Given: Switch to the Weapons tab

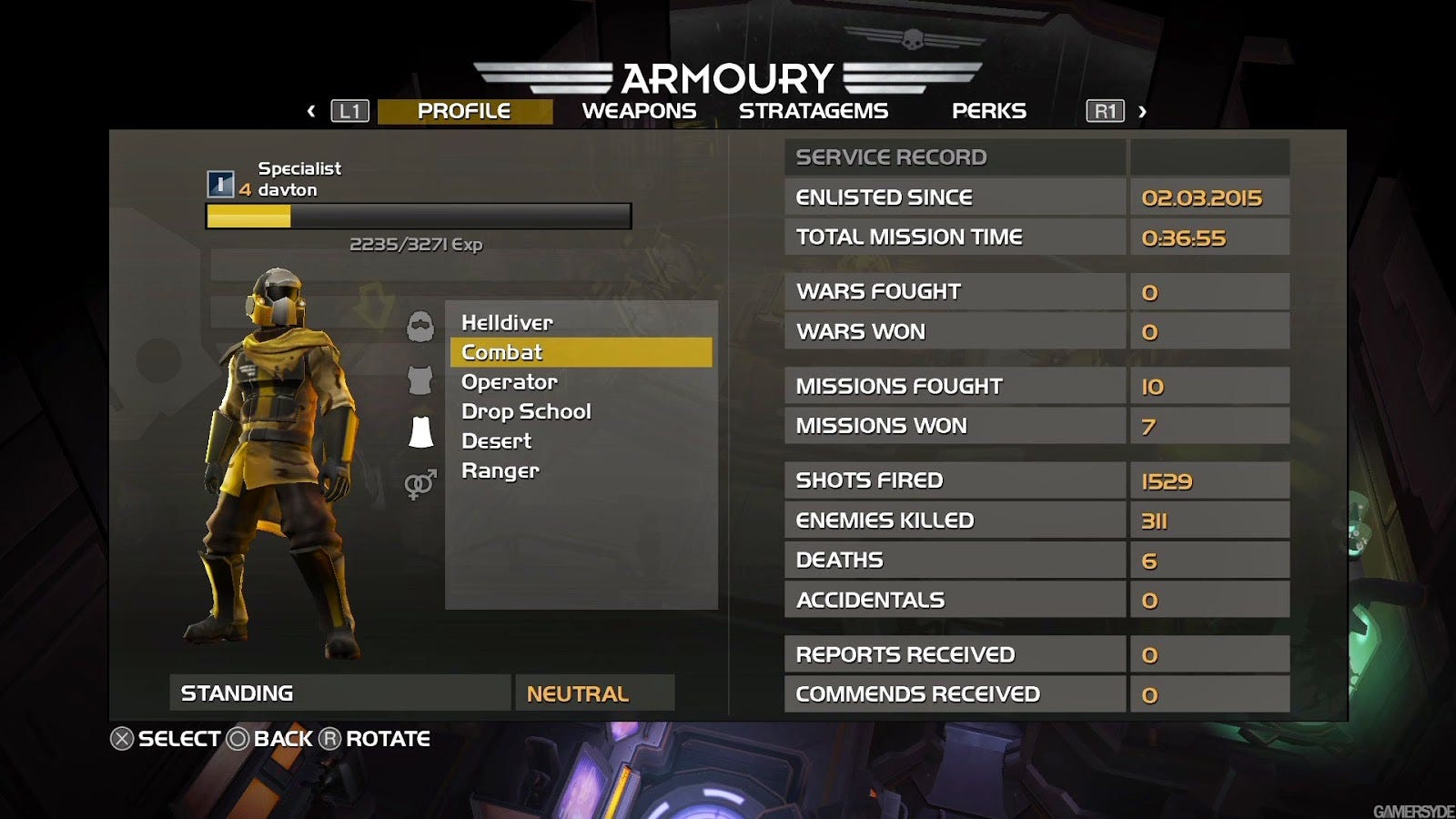Looking at the screenshot, I should 639,111.
